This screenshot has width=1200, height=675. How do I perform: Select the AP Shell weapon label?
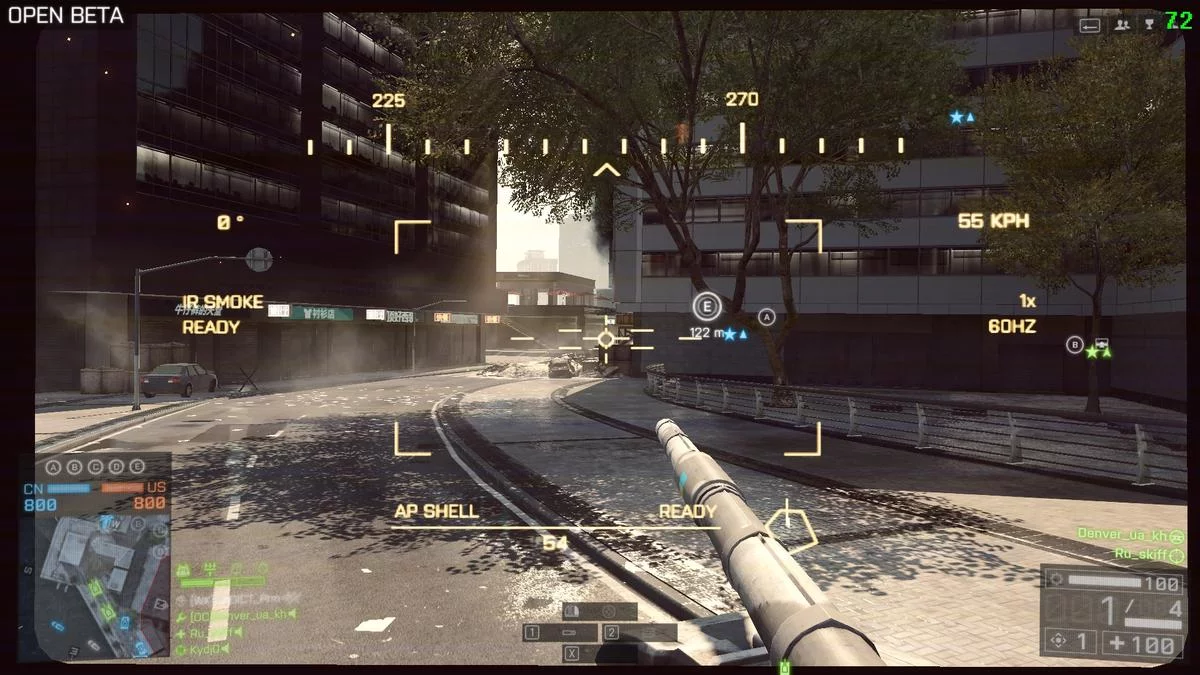coord(436,511)
